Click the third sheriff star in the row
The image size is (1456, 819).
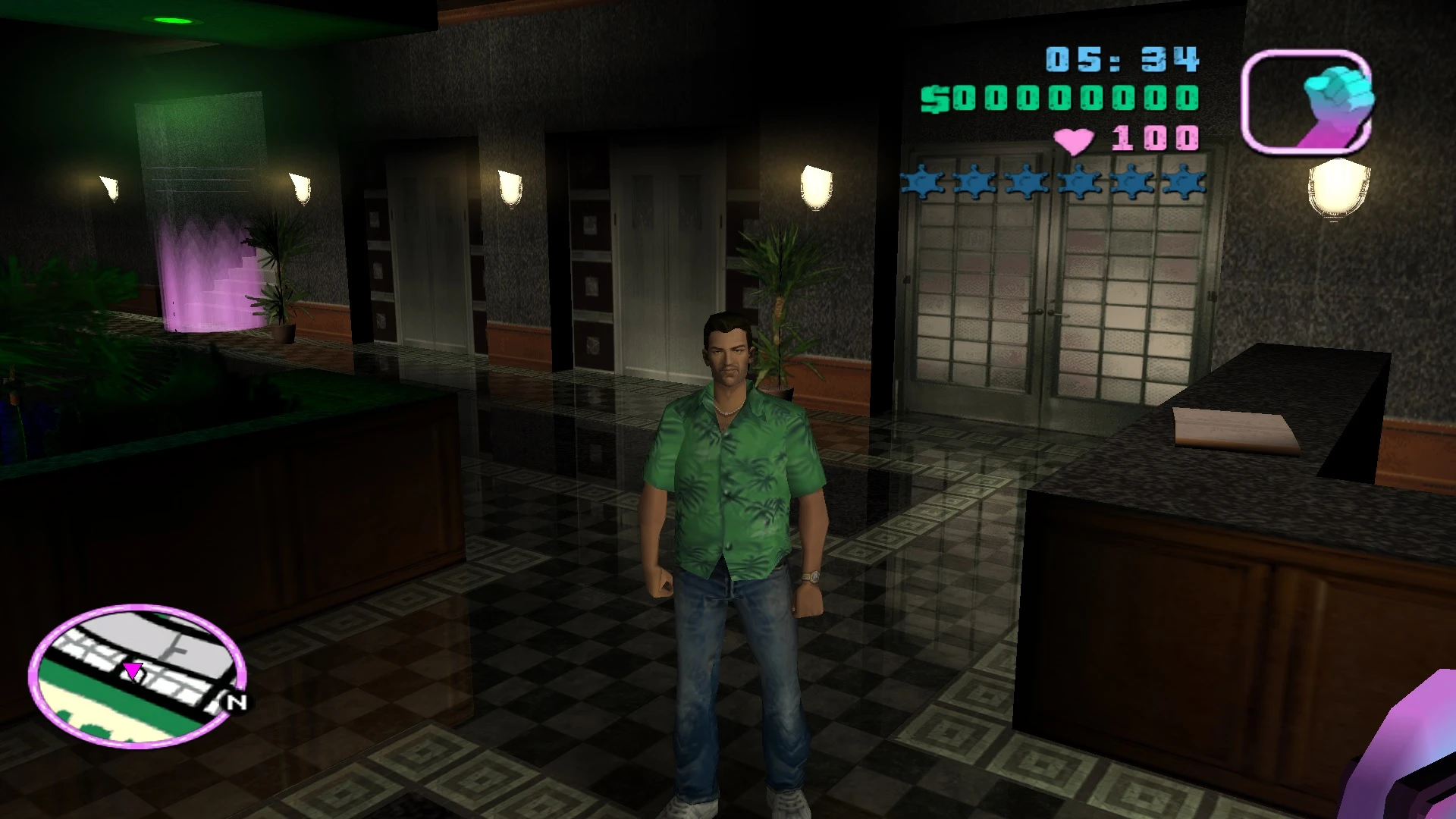click(1028, 182)
